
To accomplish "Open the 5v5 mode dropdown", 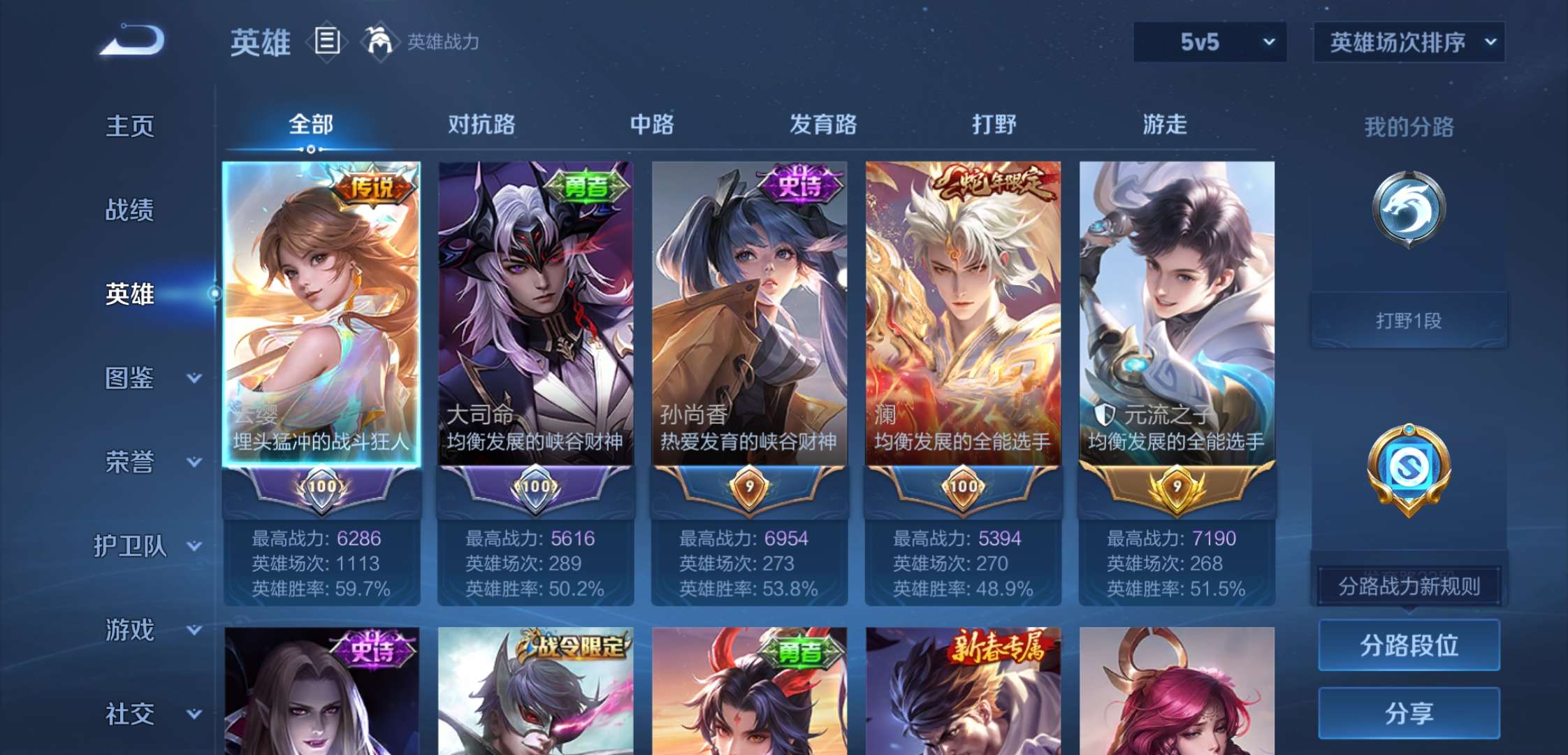I will click(1210, 42).
